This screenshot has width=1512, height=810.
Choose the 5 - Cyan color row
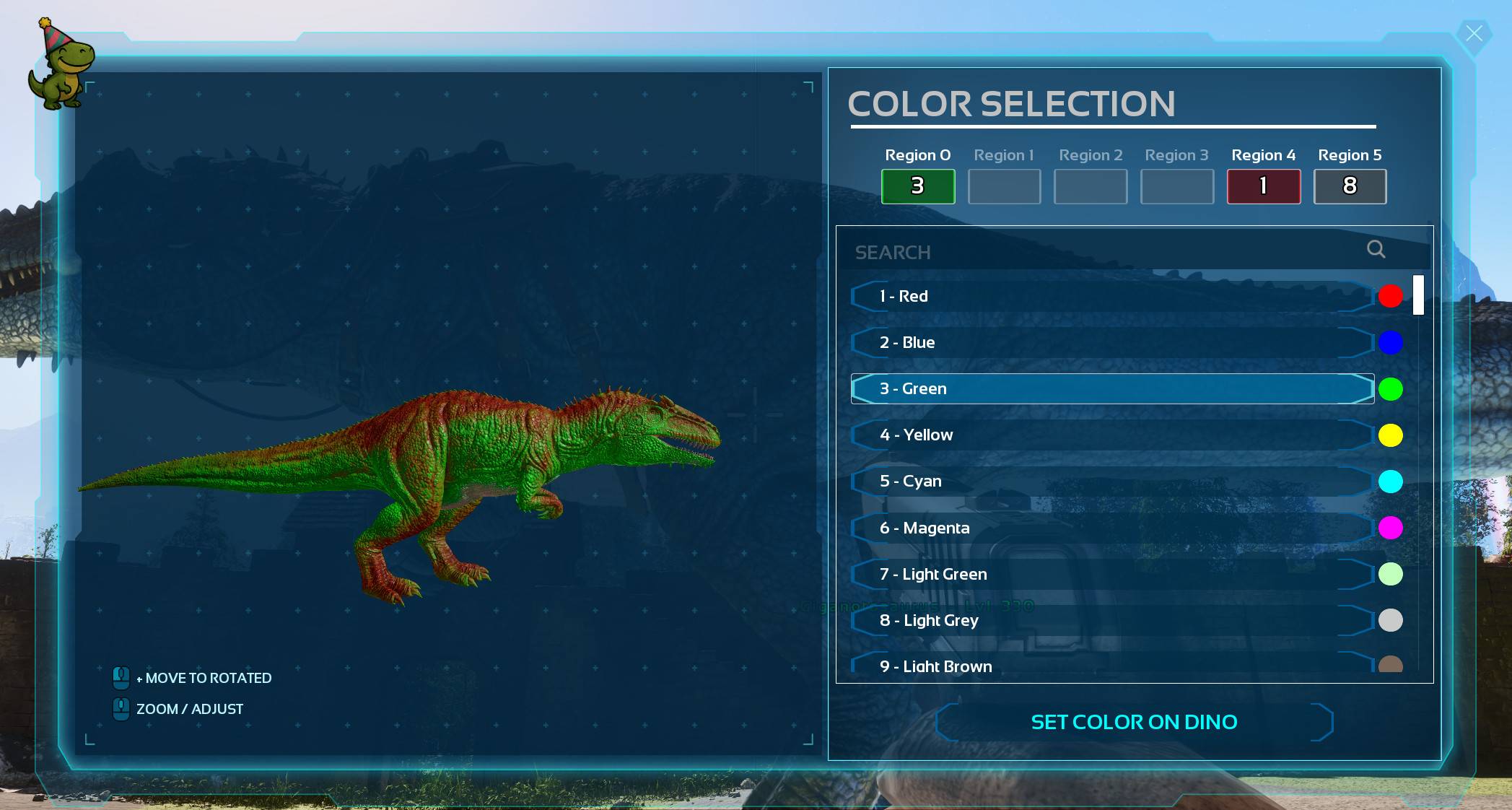1111,481
